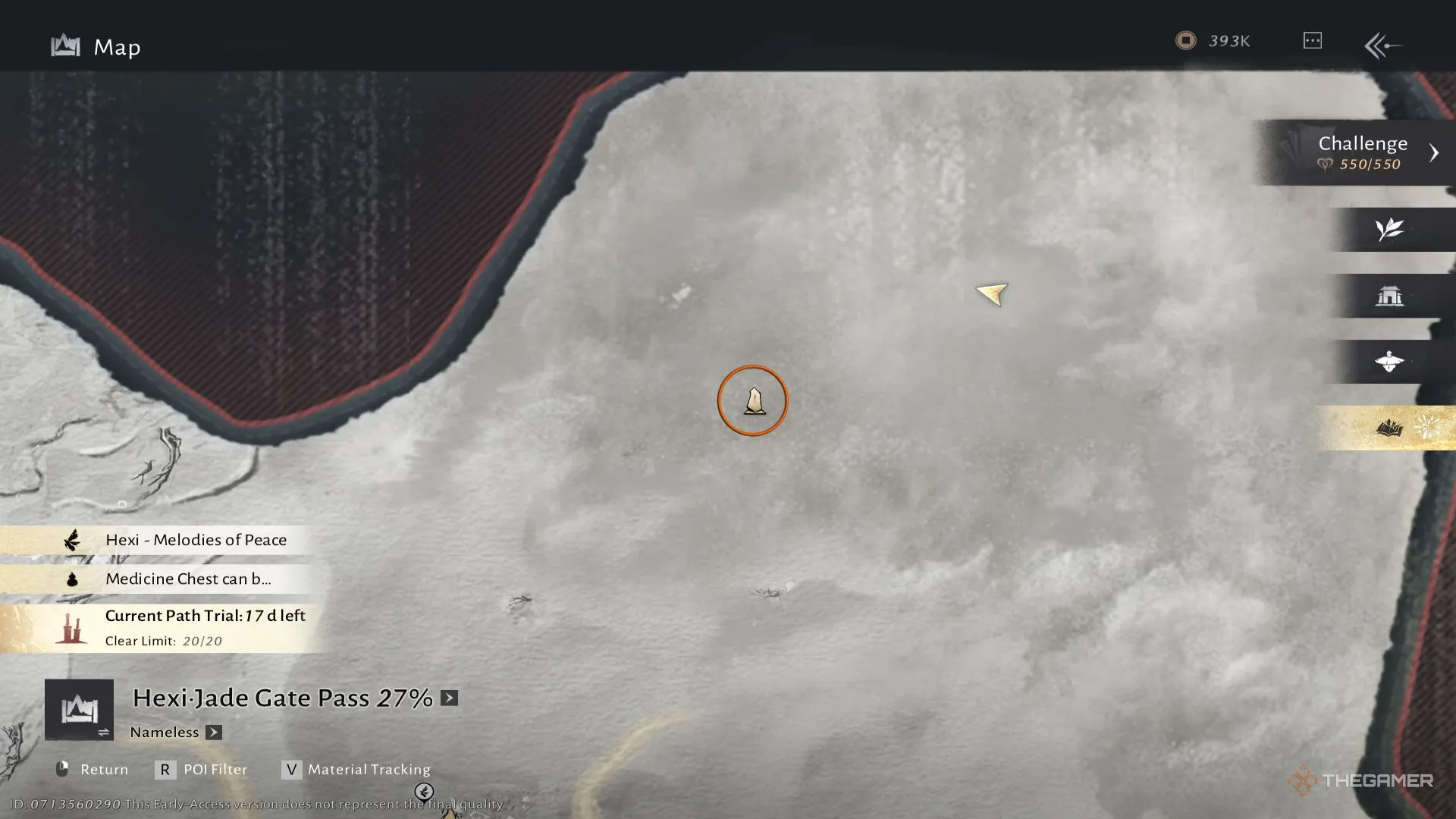This screenshot has width=1456, height=819.
Task: Open the POI Filter
Action: pos(202,770)
